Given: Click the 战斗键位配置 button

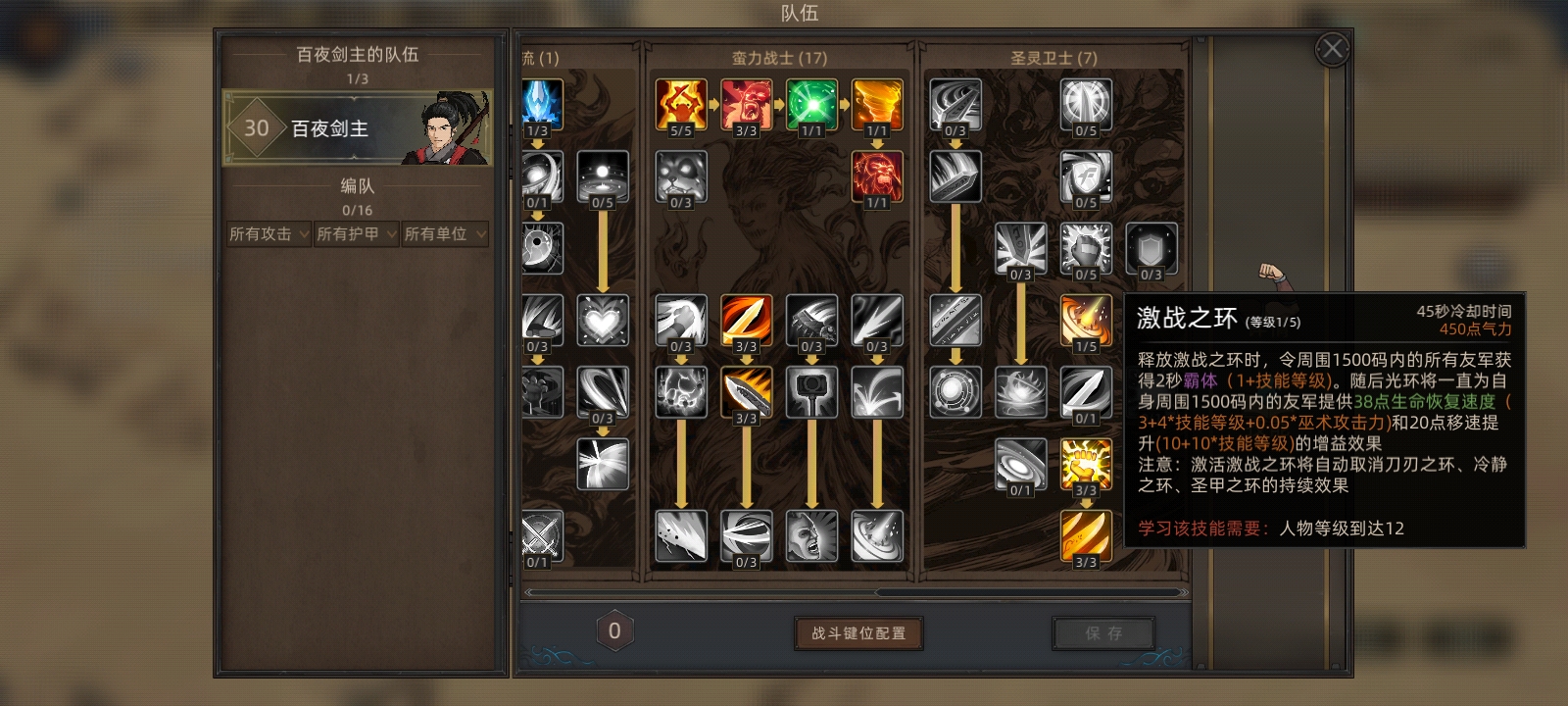Looking at the screenshot, I should 859,632.
